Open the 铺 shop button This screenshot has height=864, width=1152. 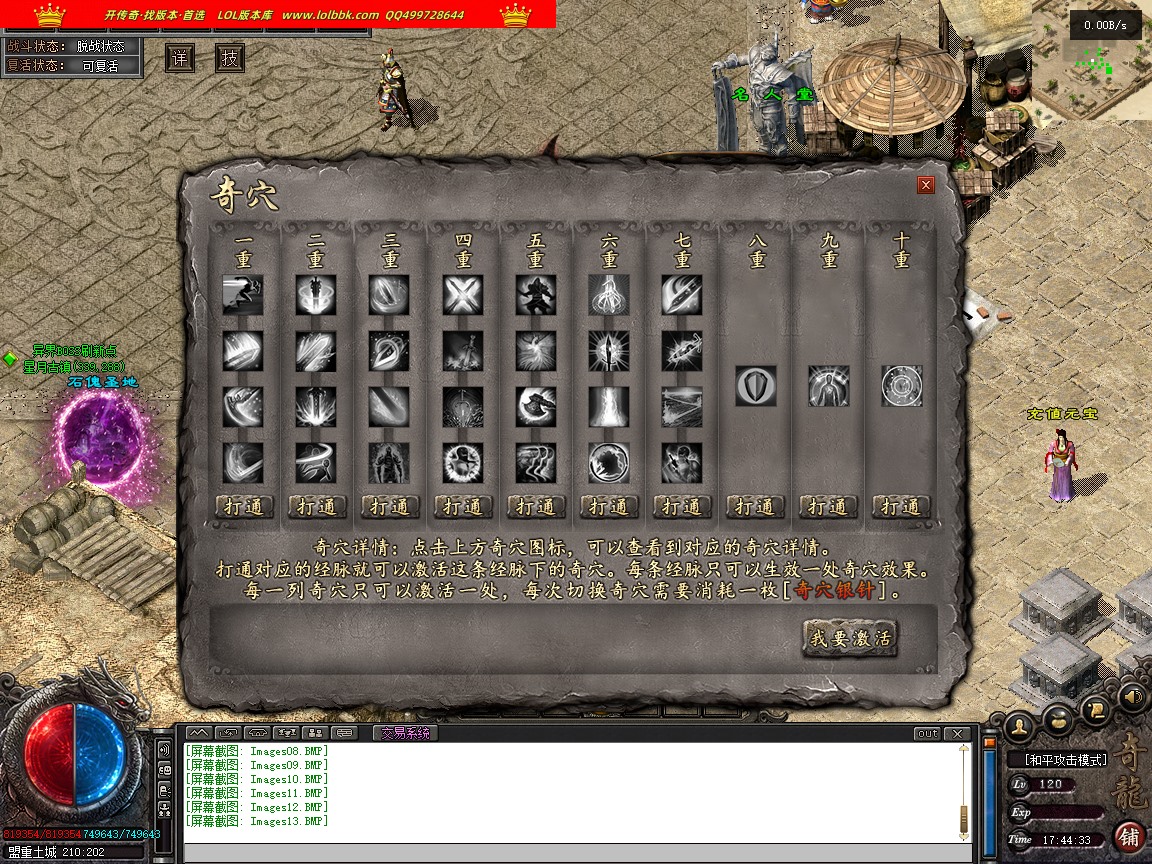tap(1129, 836)
